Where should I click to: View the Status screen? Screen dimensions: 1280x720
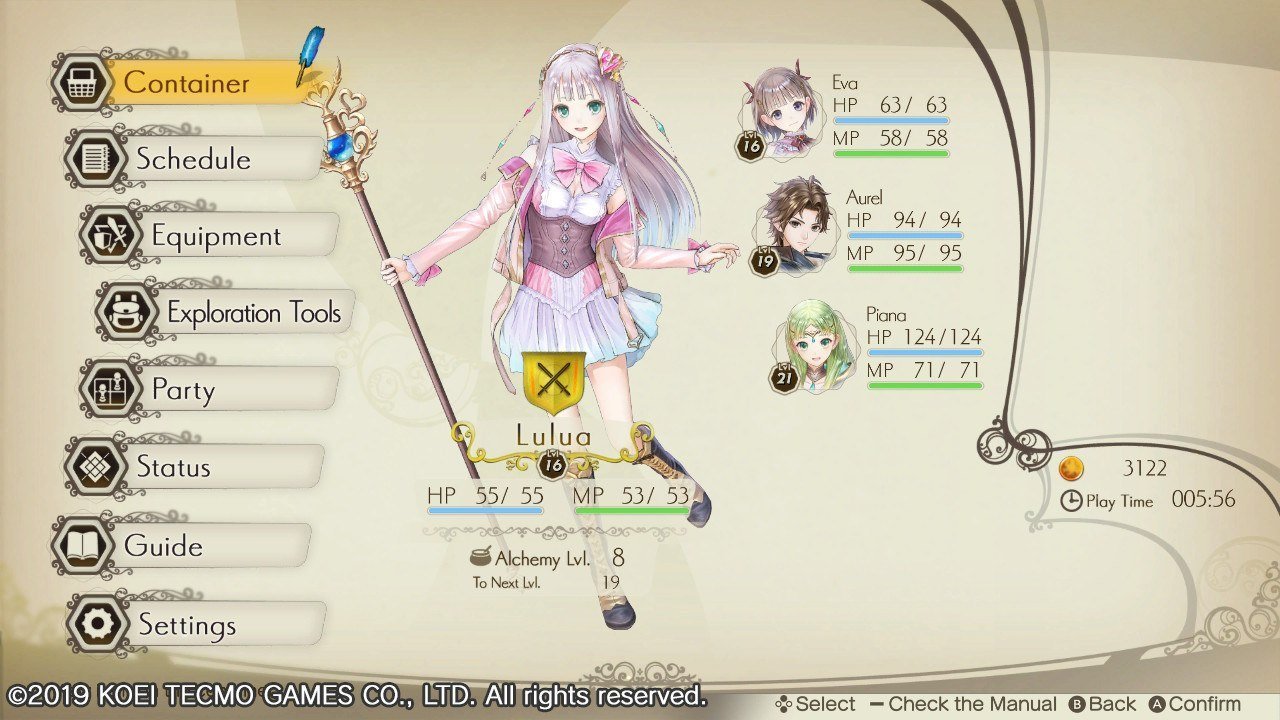pyautogui.click(x=173, y=467)
